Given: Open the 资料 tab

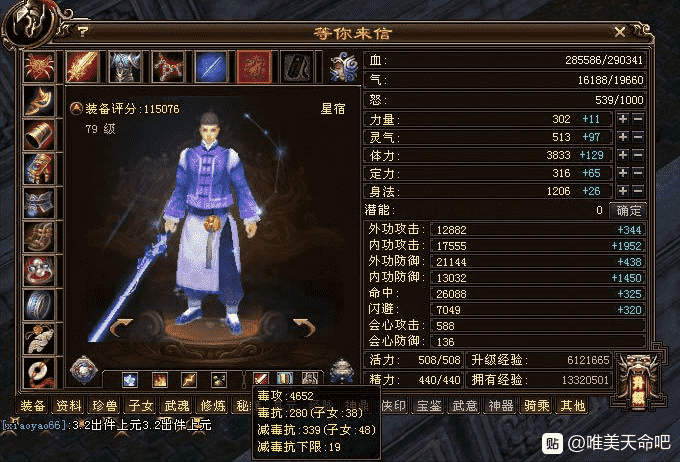Looking at the screenshot, I should [x=69, y=405].
